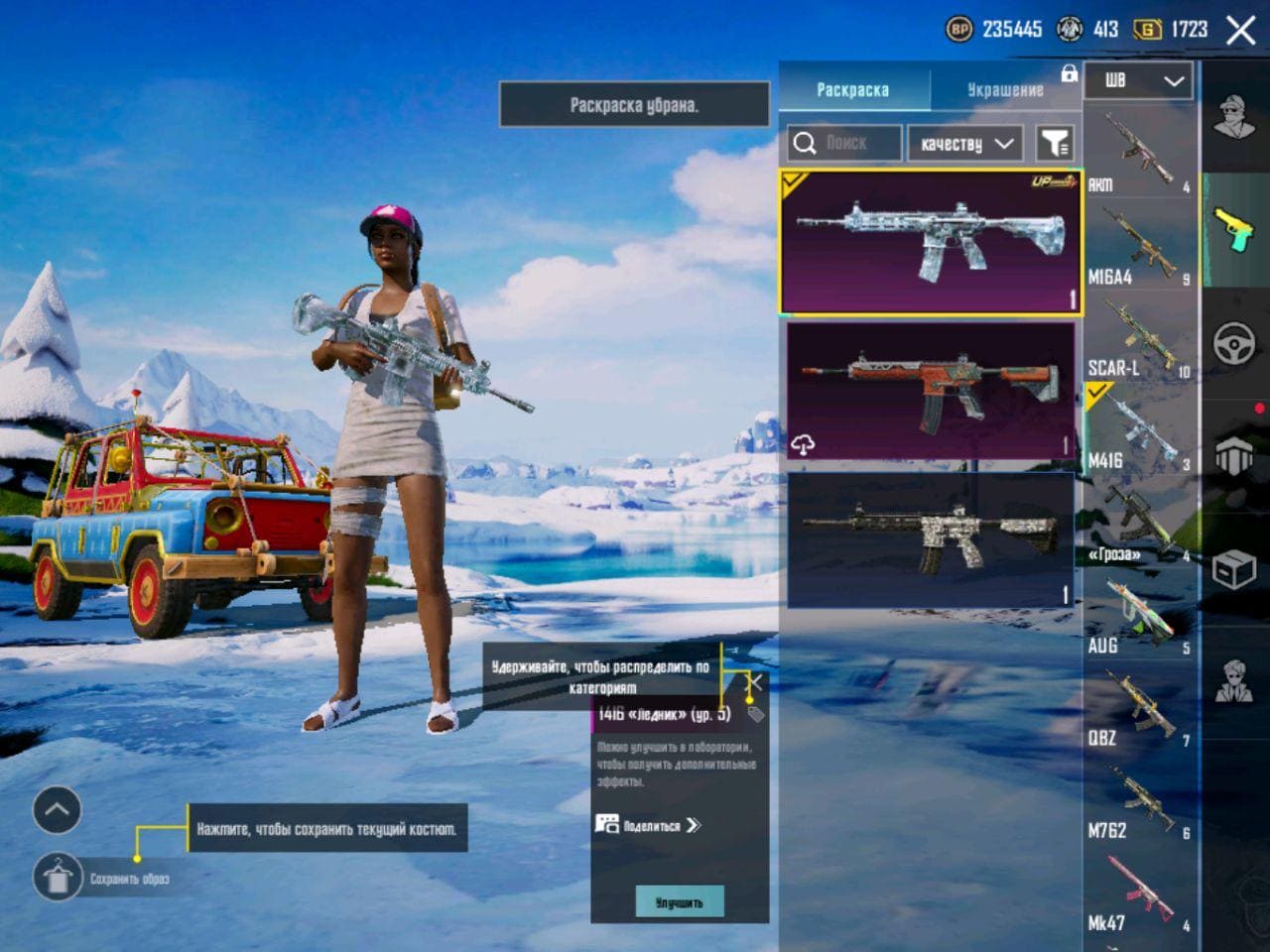1270x952 pixels.
Task: Open the vehicle steering wheel category
Action: (x=1234, y=344)
